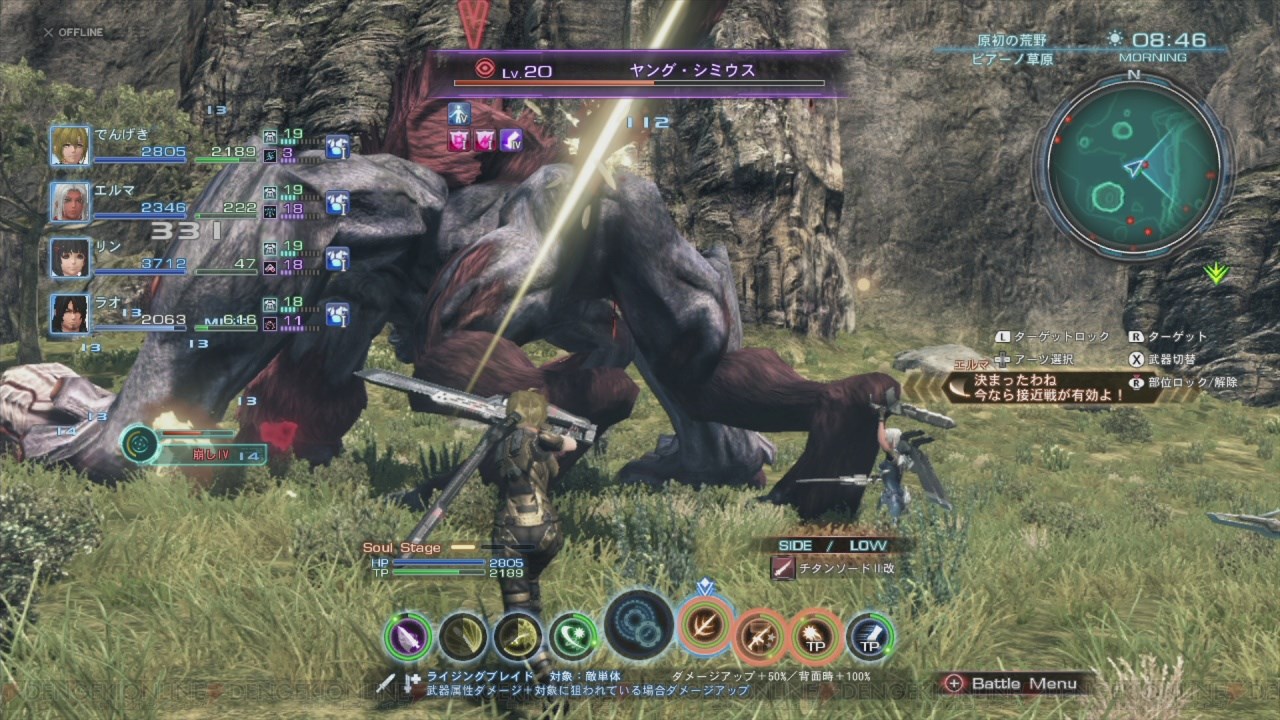Use the orange feather slash art
The height and width of the screenshot is (720, 1280).
point(706,625)
